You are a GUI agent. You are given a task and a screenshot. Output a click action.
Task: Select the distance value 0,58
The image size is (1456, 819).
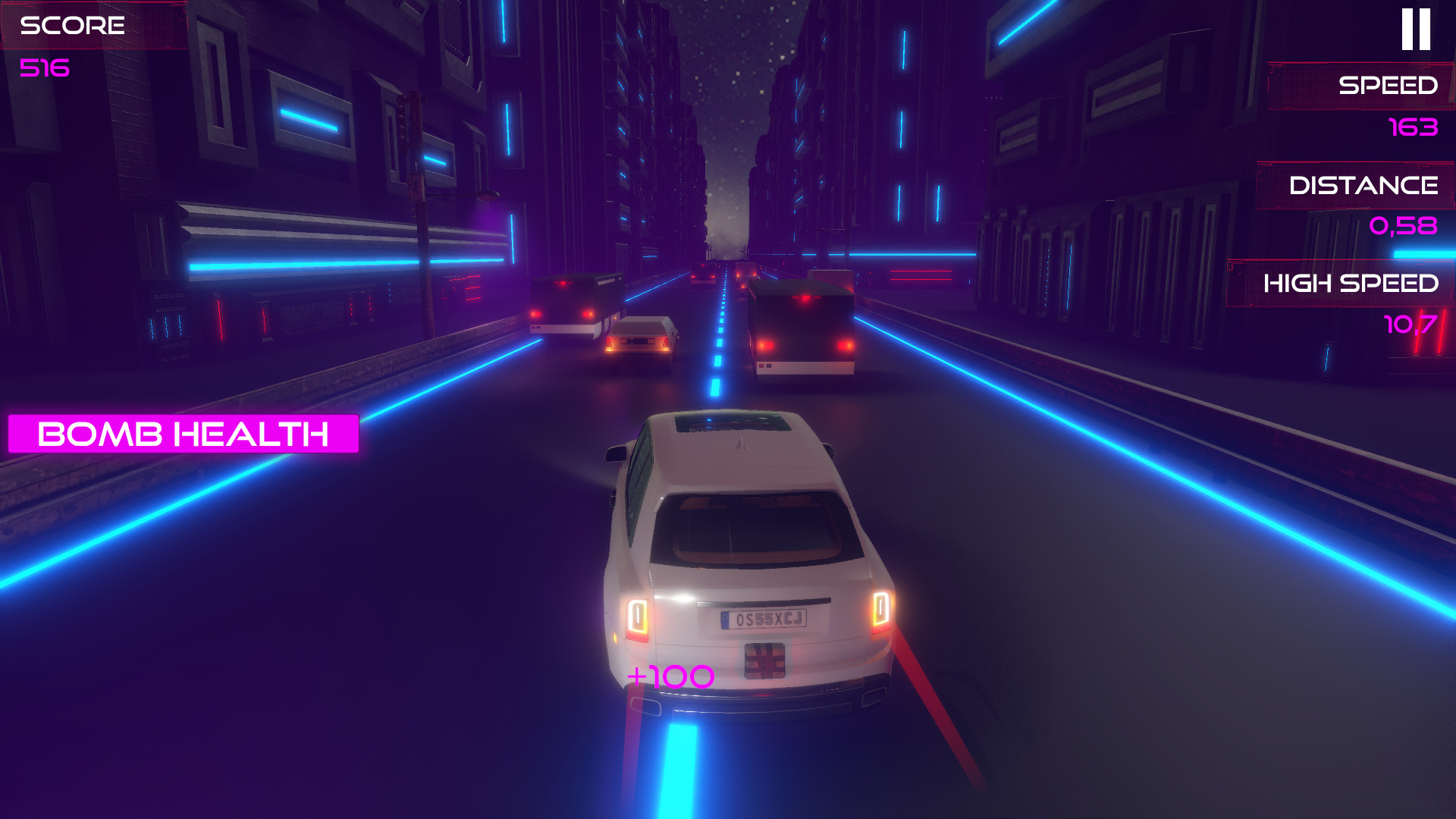1404,225
